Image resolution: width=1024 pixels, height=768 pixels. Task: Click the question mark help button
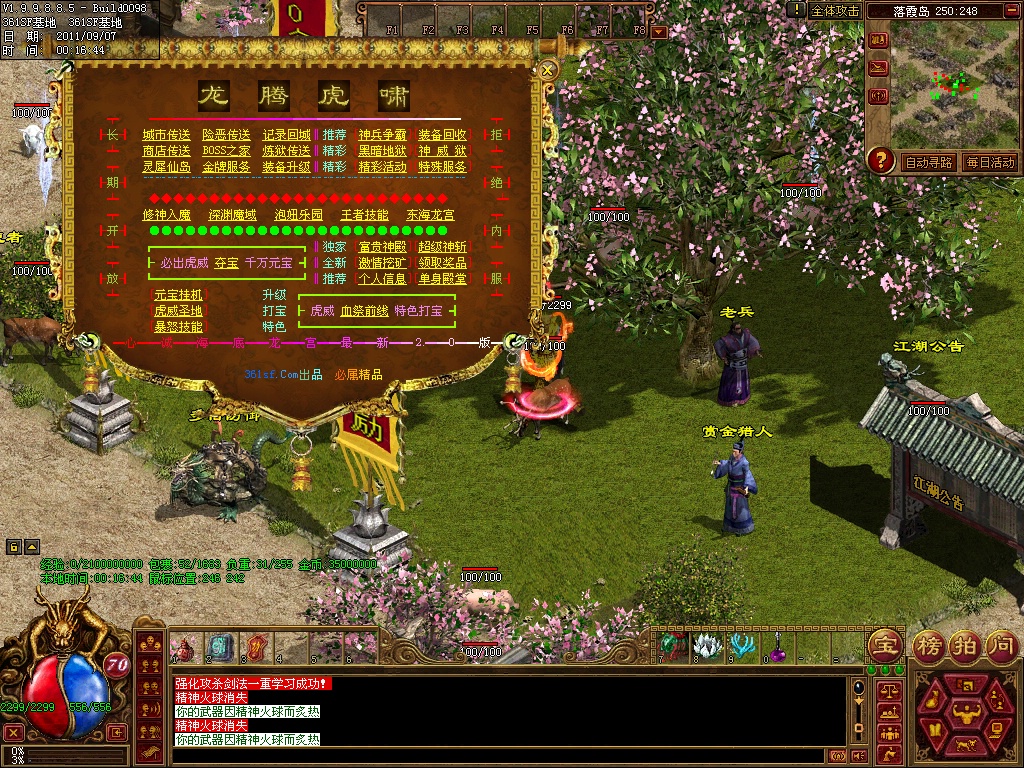point(880,160)
